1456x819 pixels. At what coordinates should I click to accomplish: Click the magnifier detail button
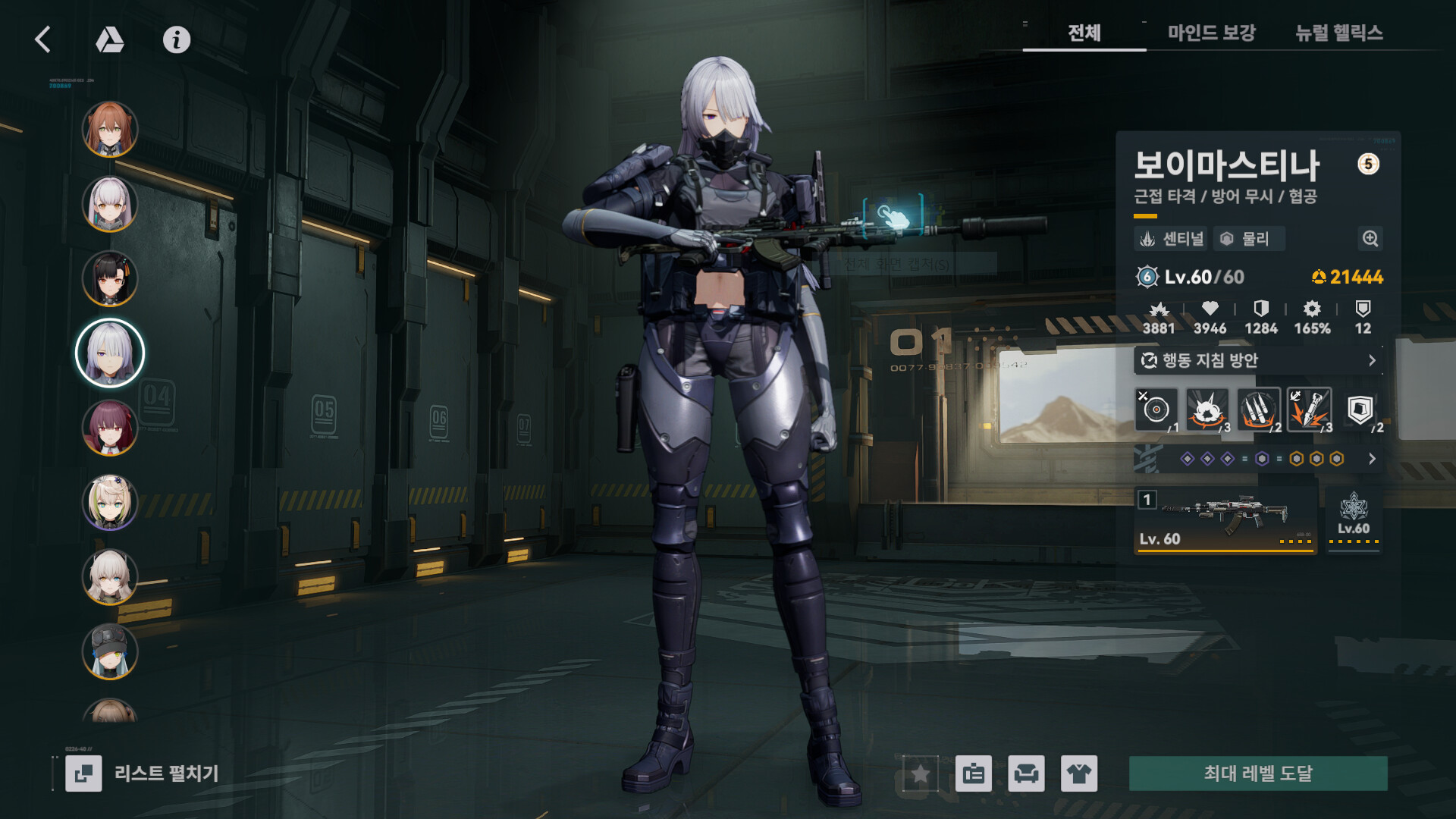point(1370,239)
